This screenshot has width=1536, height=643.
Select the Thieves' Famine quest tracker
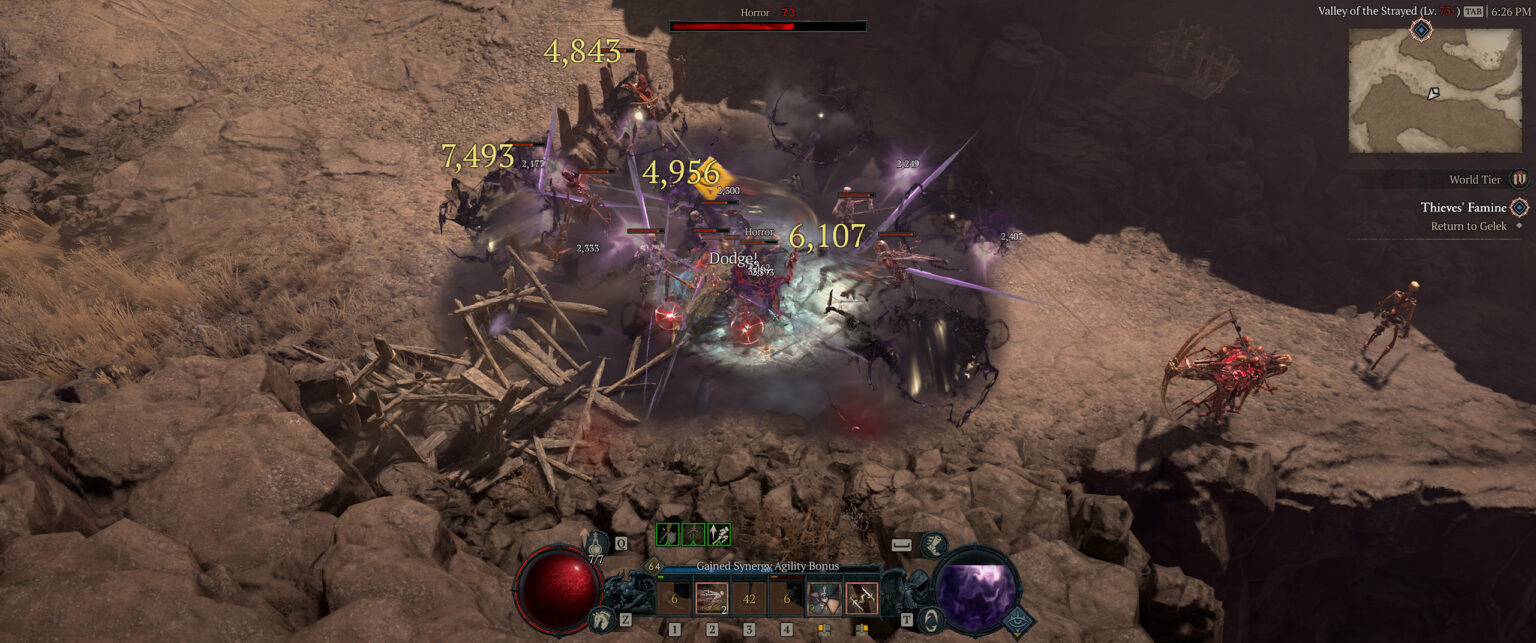pos(1463,208)
